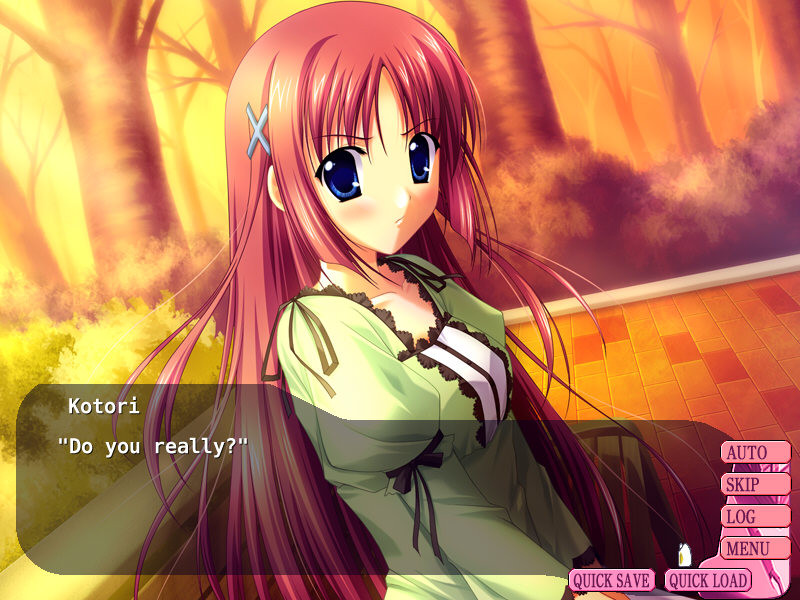This screenshot has height=600, width=800.
Task: Turn on AUTO text advance
Action: click(x=755, y=453)
